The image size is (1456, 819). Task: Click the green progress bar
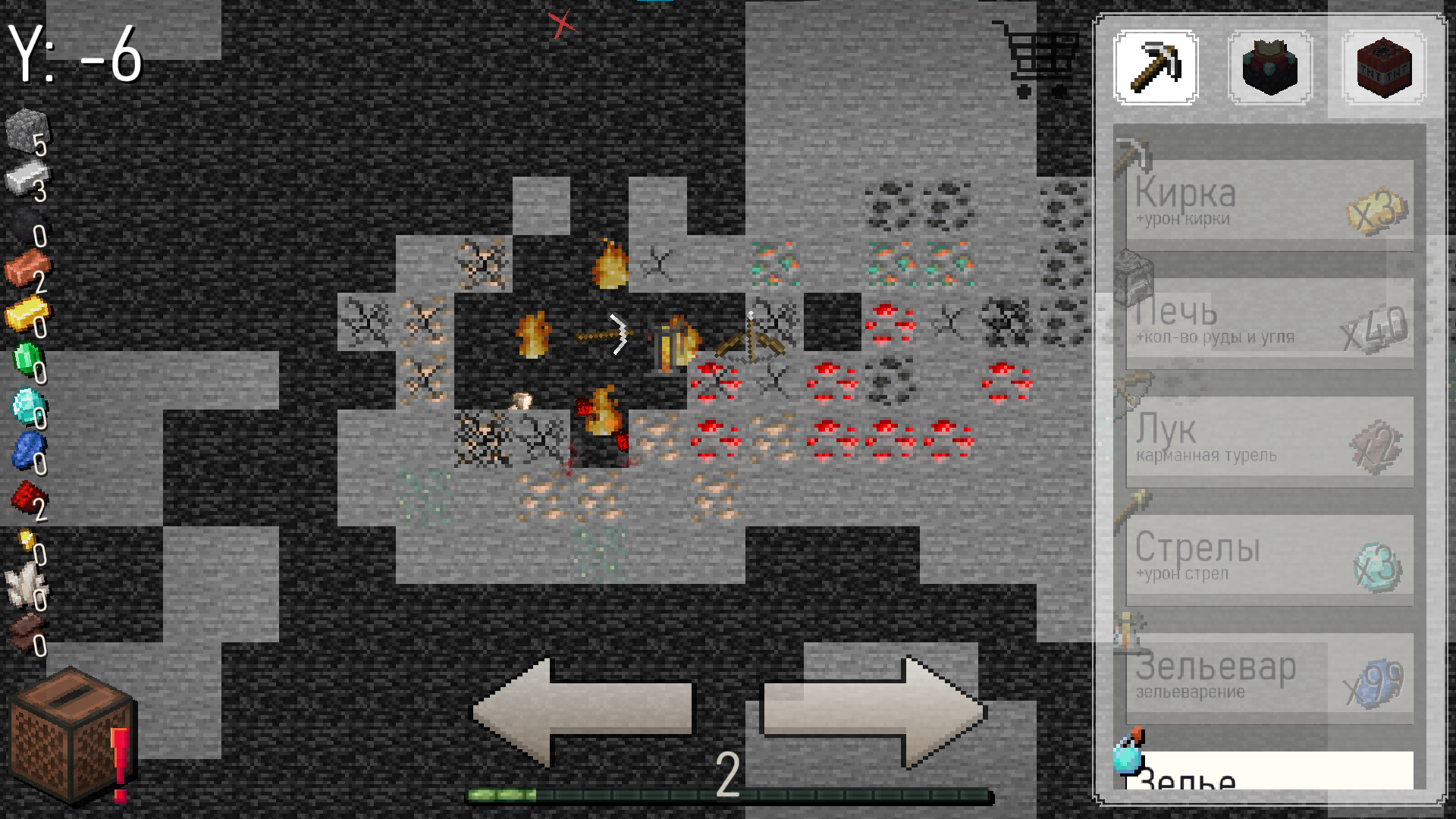728,795
